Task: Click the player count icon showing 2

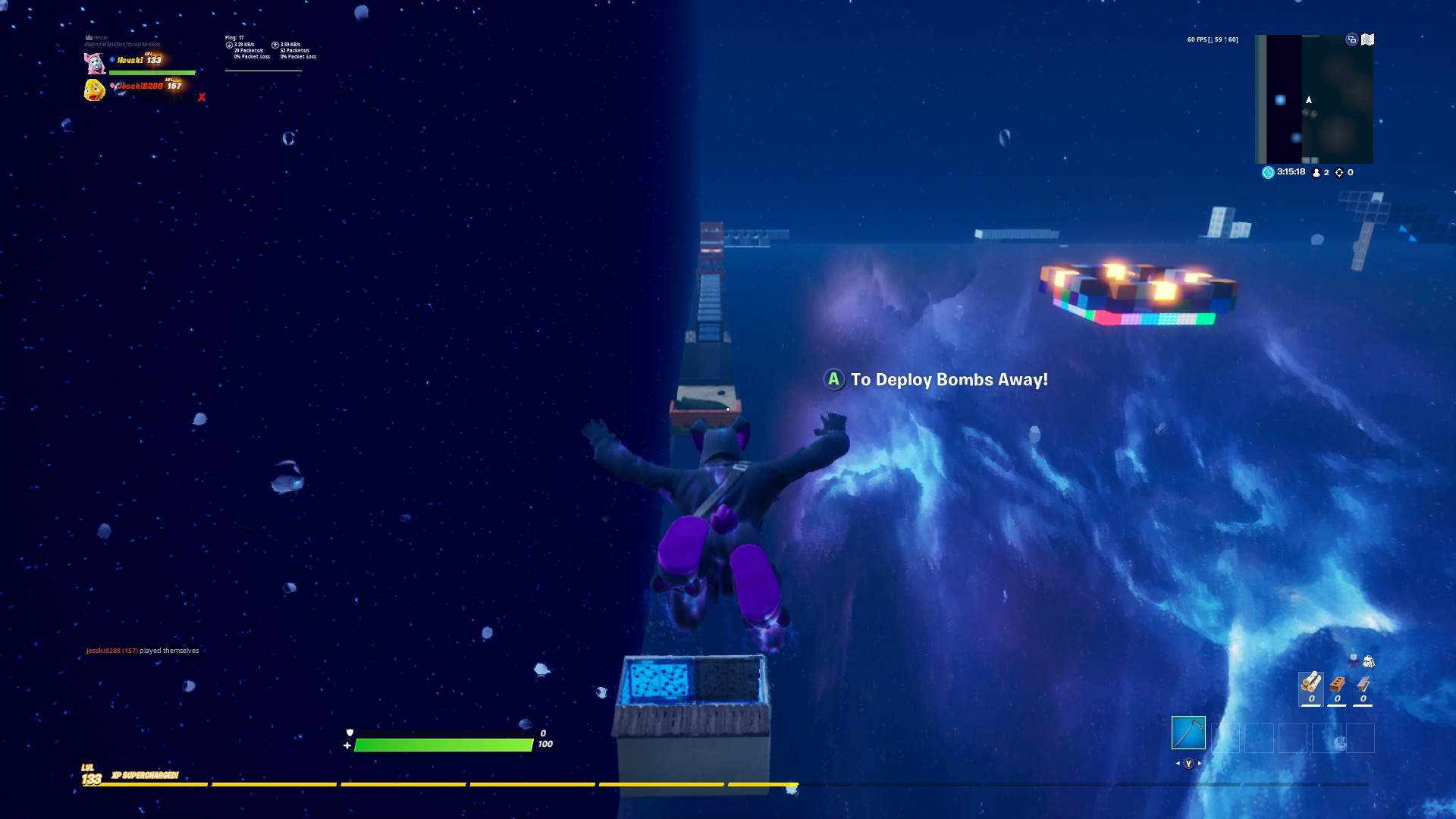Action: point(1316,172)
